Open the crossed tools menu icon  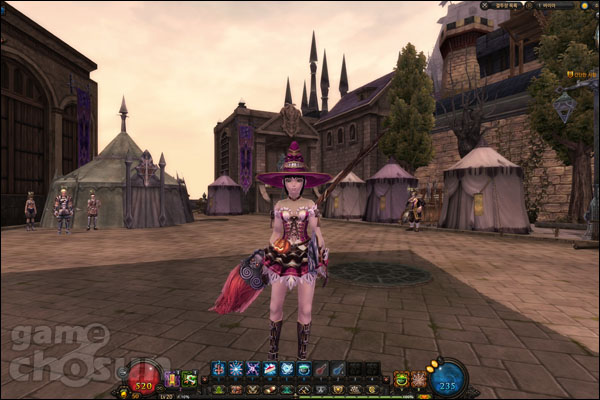(x=300, y=390)
